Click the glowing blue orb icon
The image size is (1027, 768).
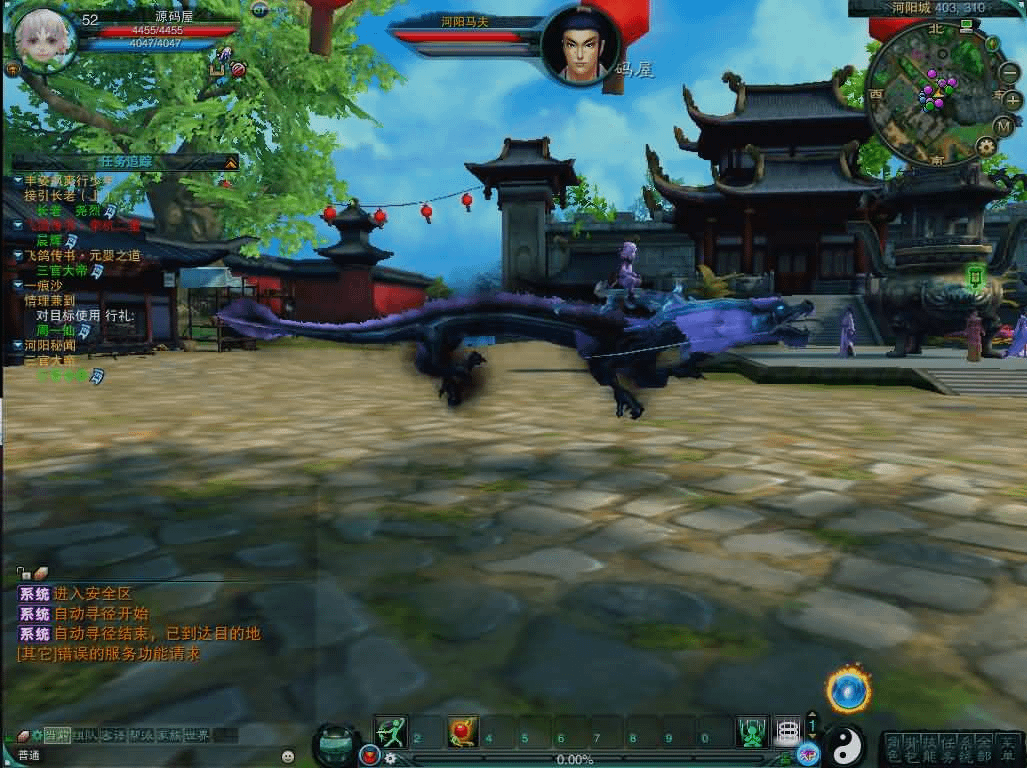pyautogui.click(x=848, y=689)
